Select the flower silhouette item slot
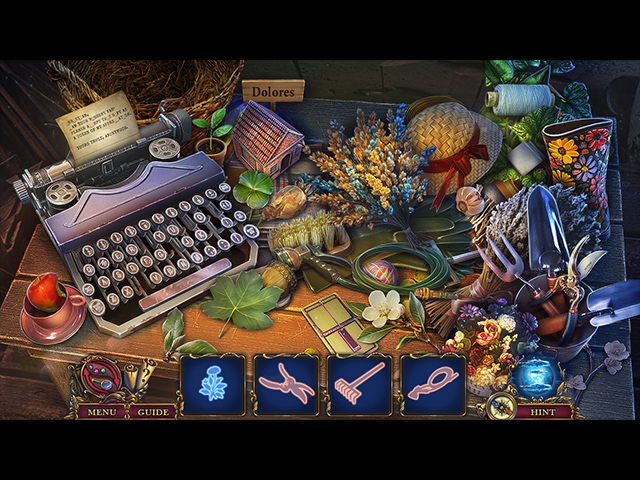640x480 pixels. click(x=213, y=384)
